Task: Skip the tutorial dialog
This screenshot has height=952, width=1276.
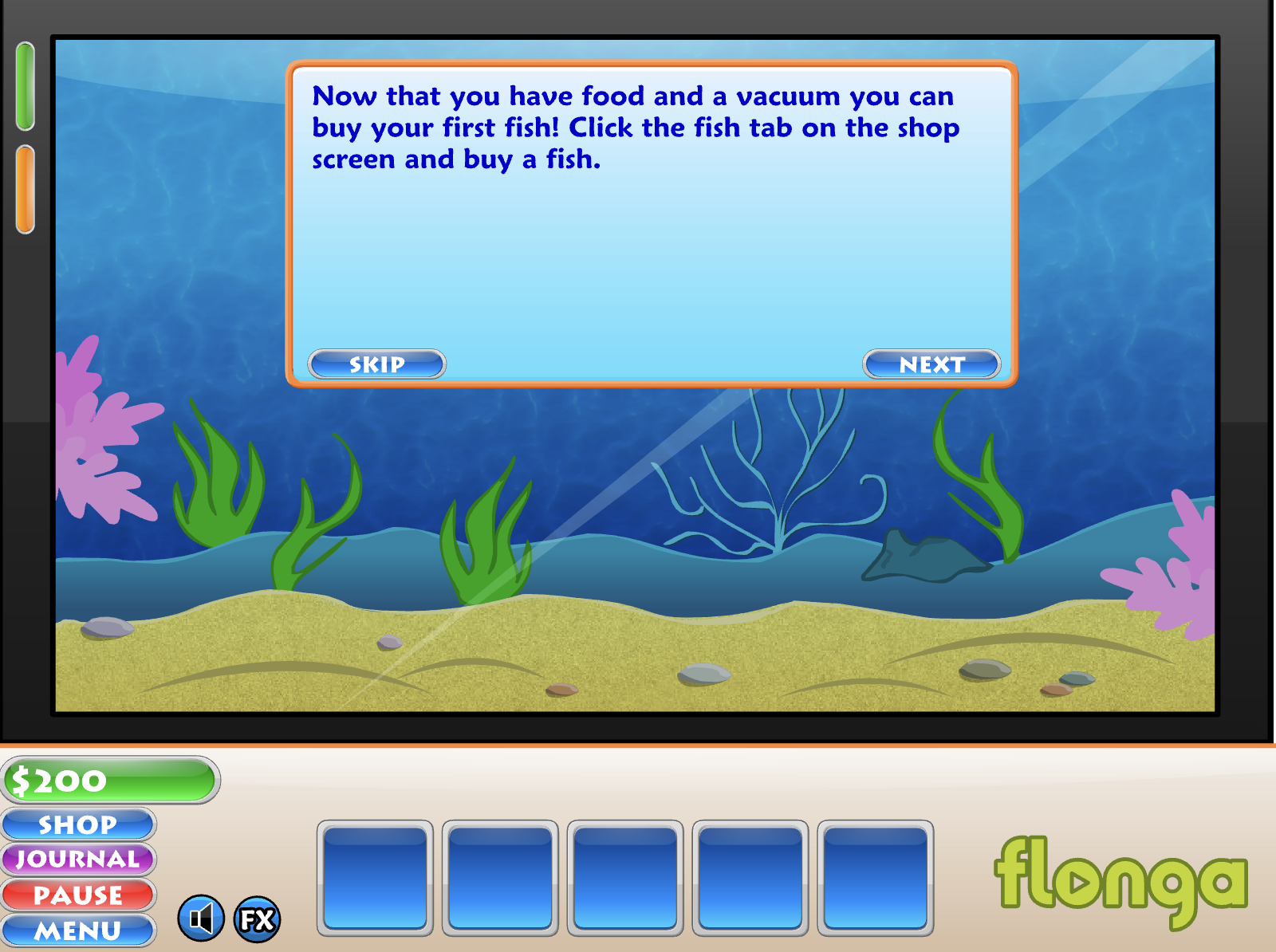Action: pos(376,364)
